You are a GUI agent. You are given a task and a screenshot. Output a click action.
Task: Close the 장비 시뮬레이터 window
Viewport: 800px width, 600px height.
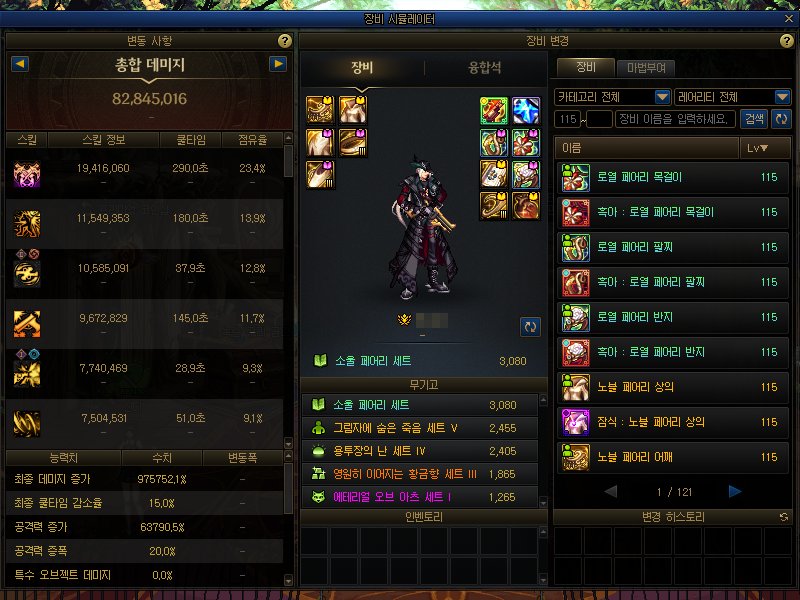pyautogui.click(x=787, y=19)
